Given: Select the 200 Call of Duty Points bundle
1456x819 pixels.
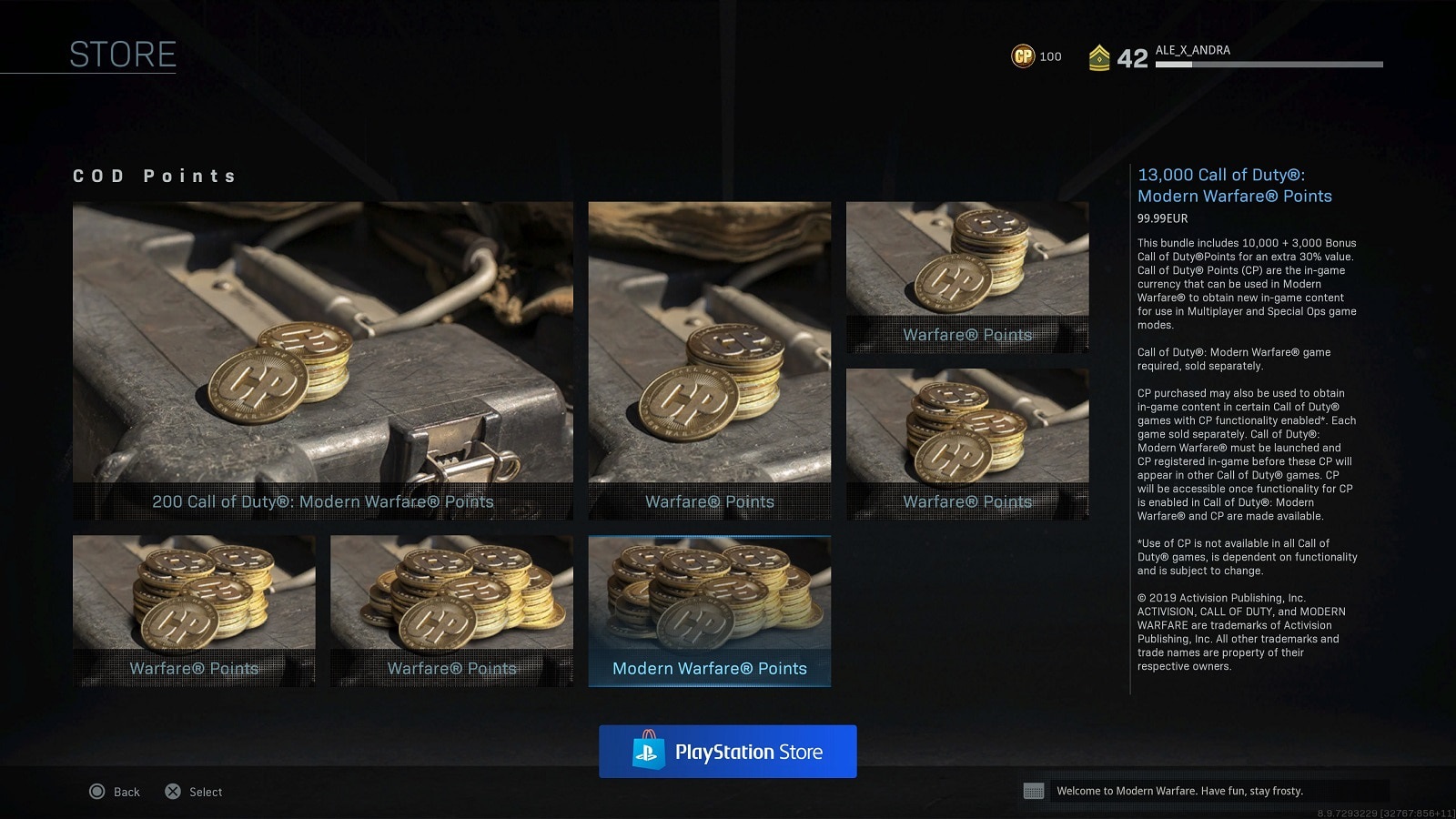Looking at the screenshot, I should pyautogui.click(x=323, y=360).
